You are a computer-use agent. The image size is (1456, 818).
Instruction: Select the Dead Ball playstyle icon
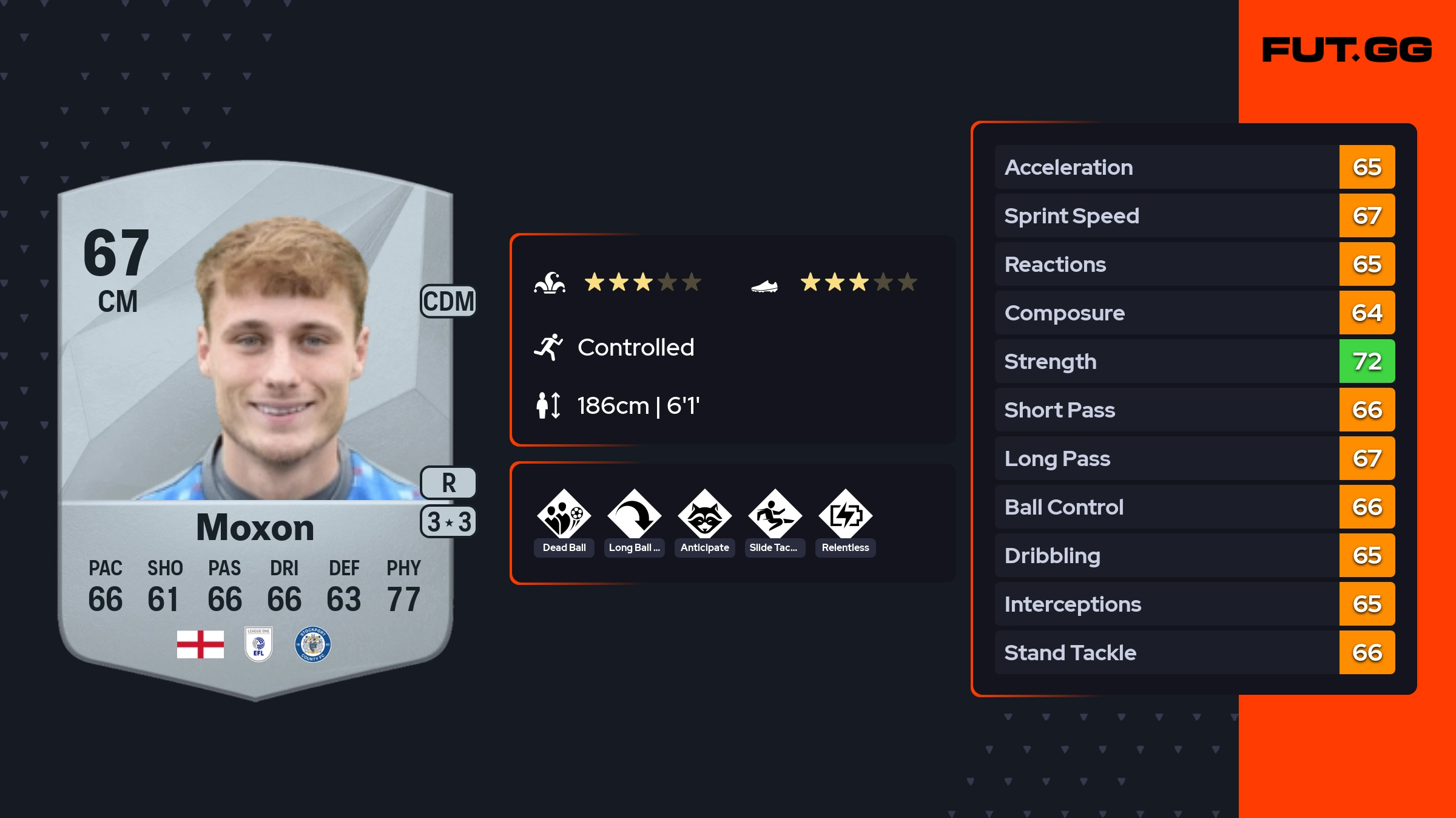tap(564, 515)
